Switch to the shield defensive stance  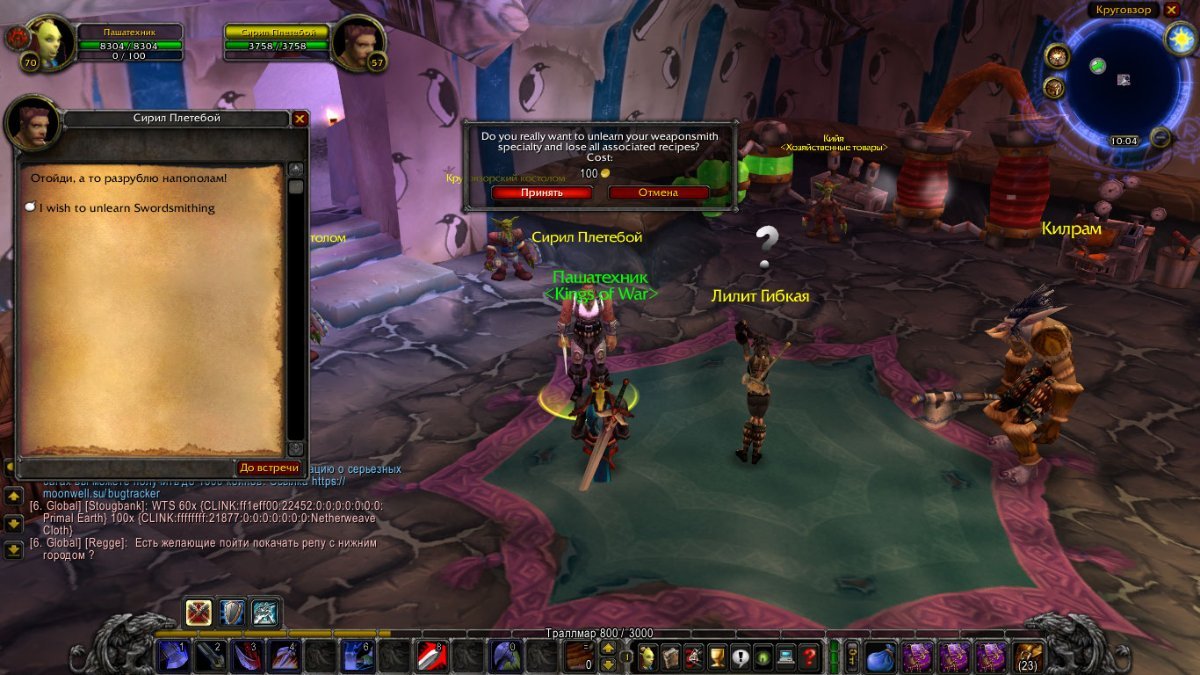pos(232,612)
